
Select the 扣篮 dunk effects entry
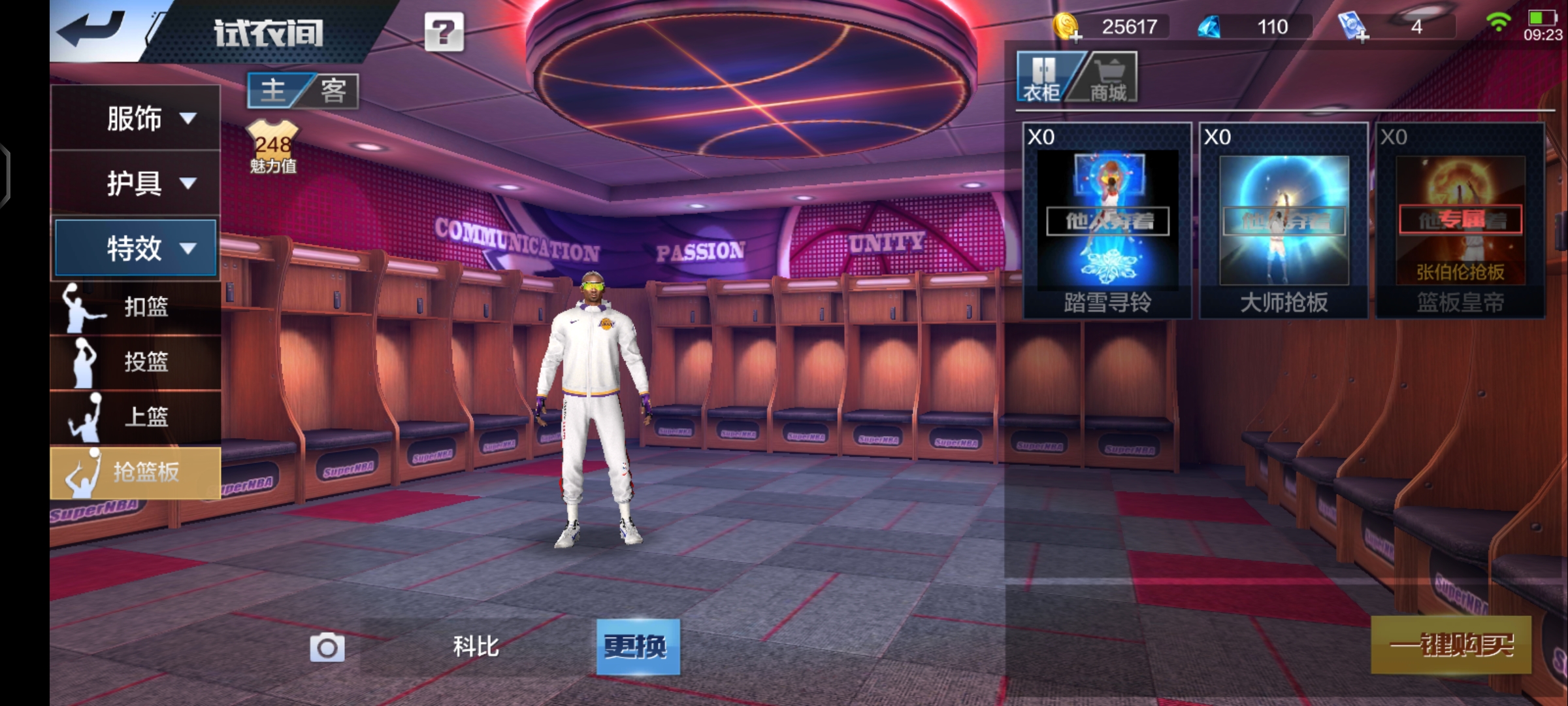coord(136,307)
